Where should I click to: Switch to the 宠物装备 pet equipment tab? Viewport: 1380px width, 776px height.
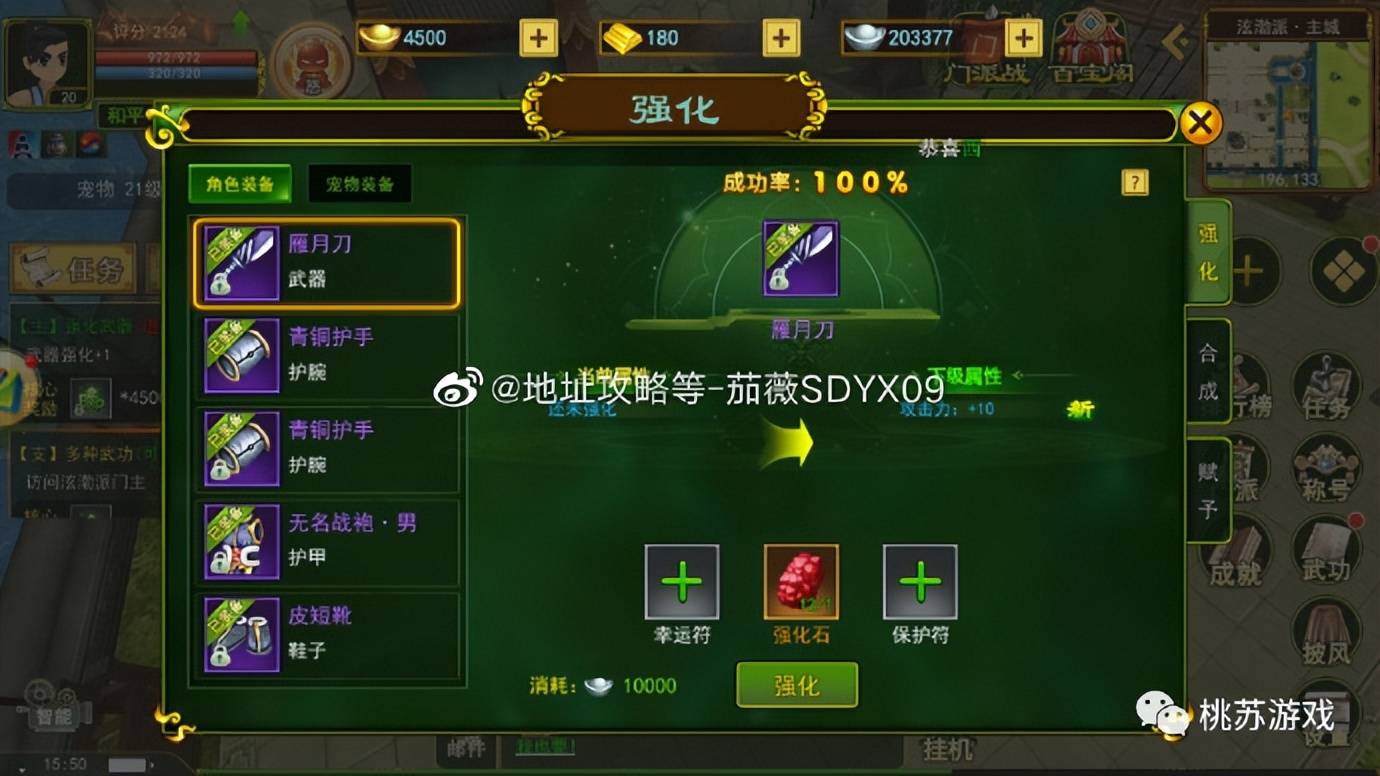[360, 184]
